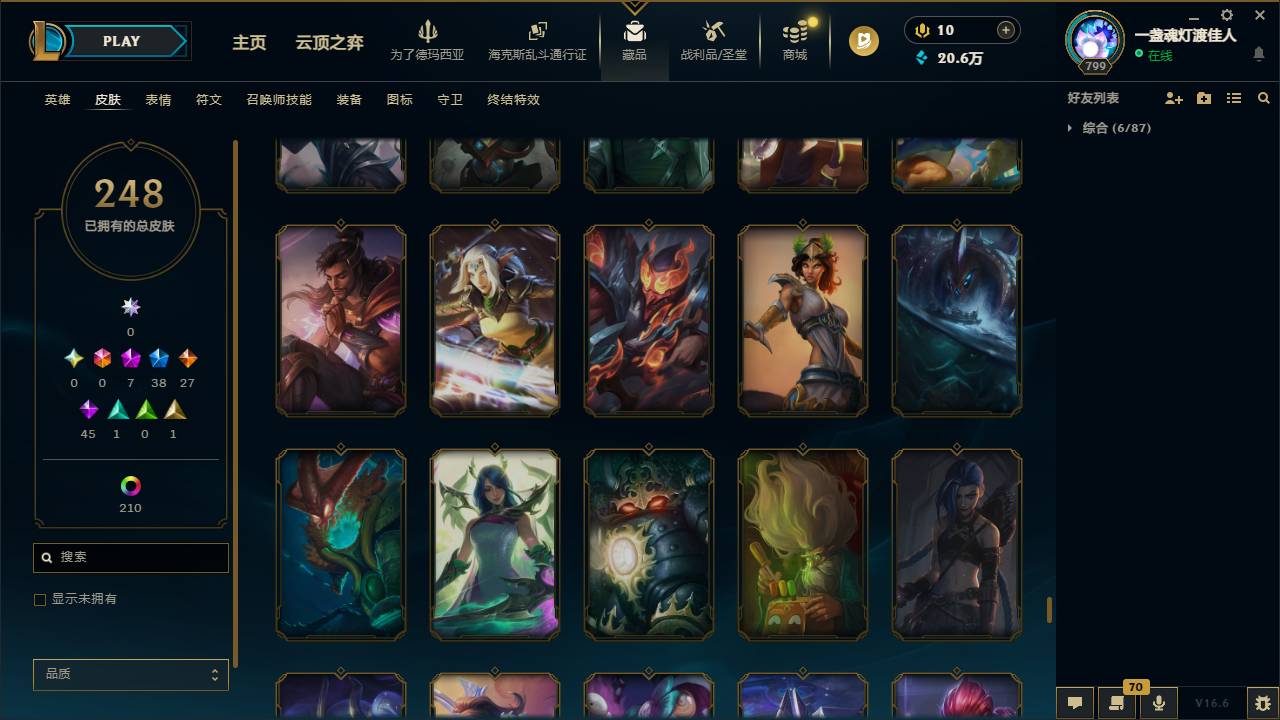Open the 品质 quality dropdown
The height and width of the screenshot is (720, 1280).
click(130, 674)
